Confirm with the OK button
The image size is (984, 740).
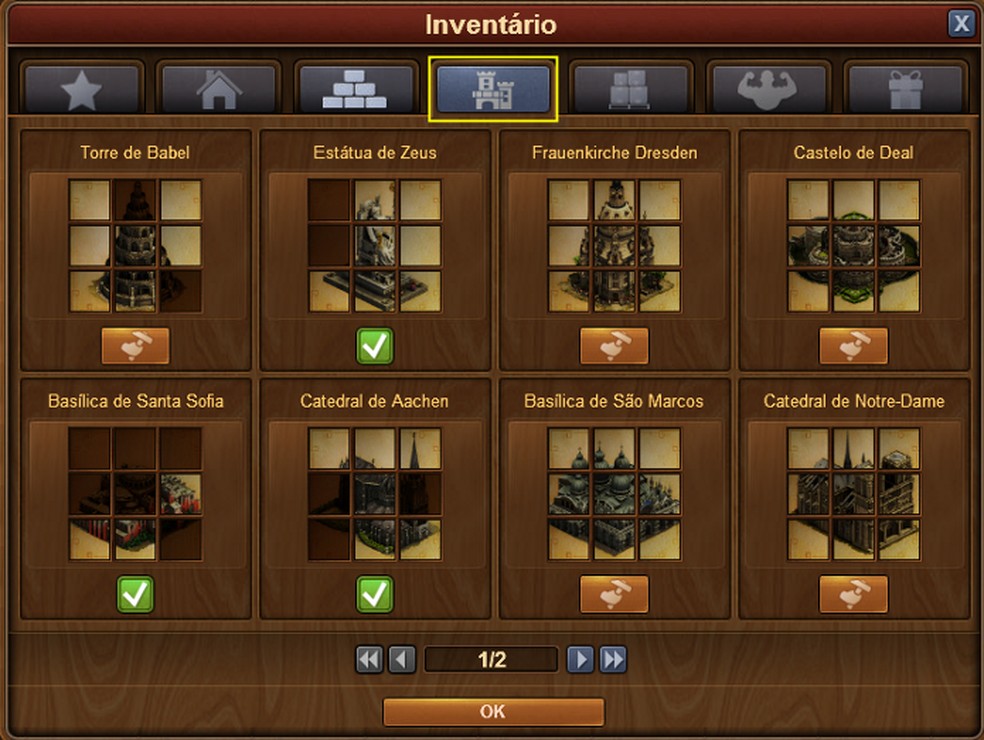click(x=493, y=711)
